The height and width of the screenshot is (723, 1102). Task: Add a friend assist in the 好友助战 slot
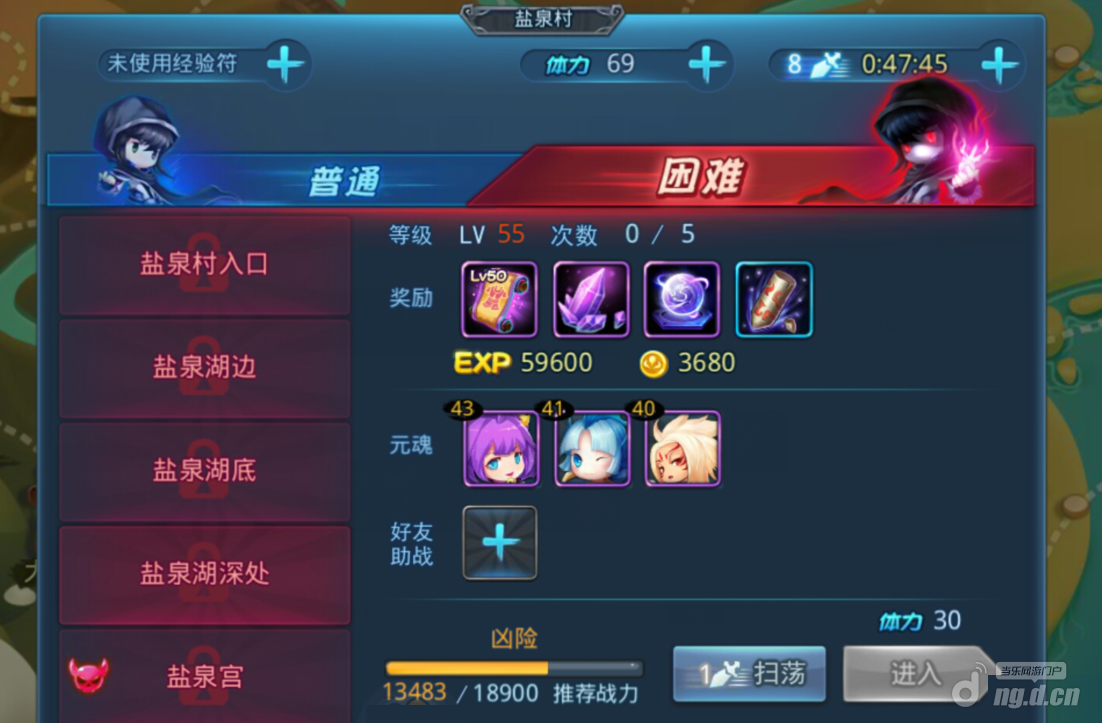(500, 542)
